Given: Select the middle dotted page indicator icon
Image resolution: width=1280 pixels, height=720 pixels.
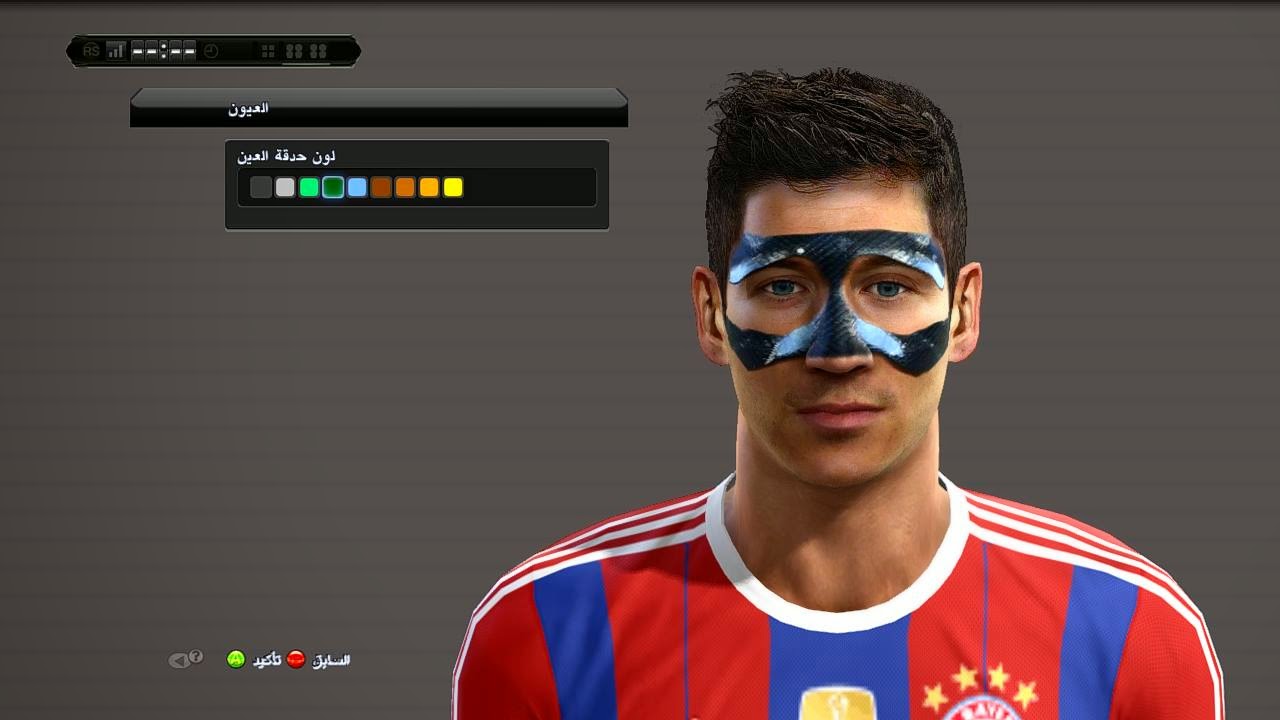Looking at the screenshot, I should (x=163, y=50).
